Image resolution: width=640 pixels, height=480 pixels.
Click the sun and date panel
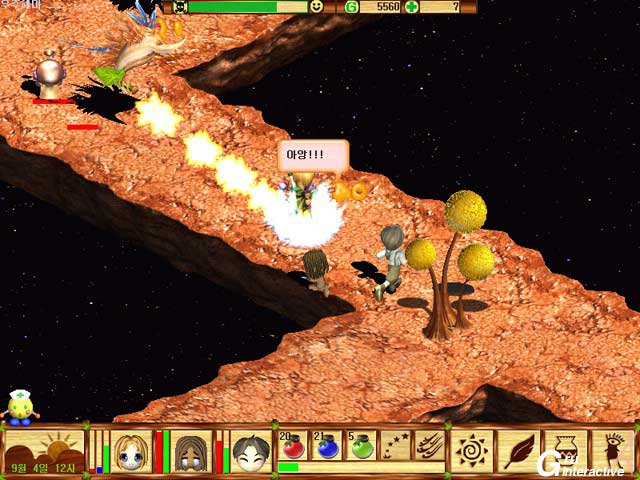(x=44, y=451)
